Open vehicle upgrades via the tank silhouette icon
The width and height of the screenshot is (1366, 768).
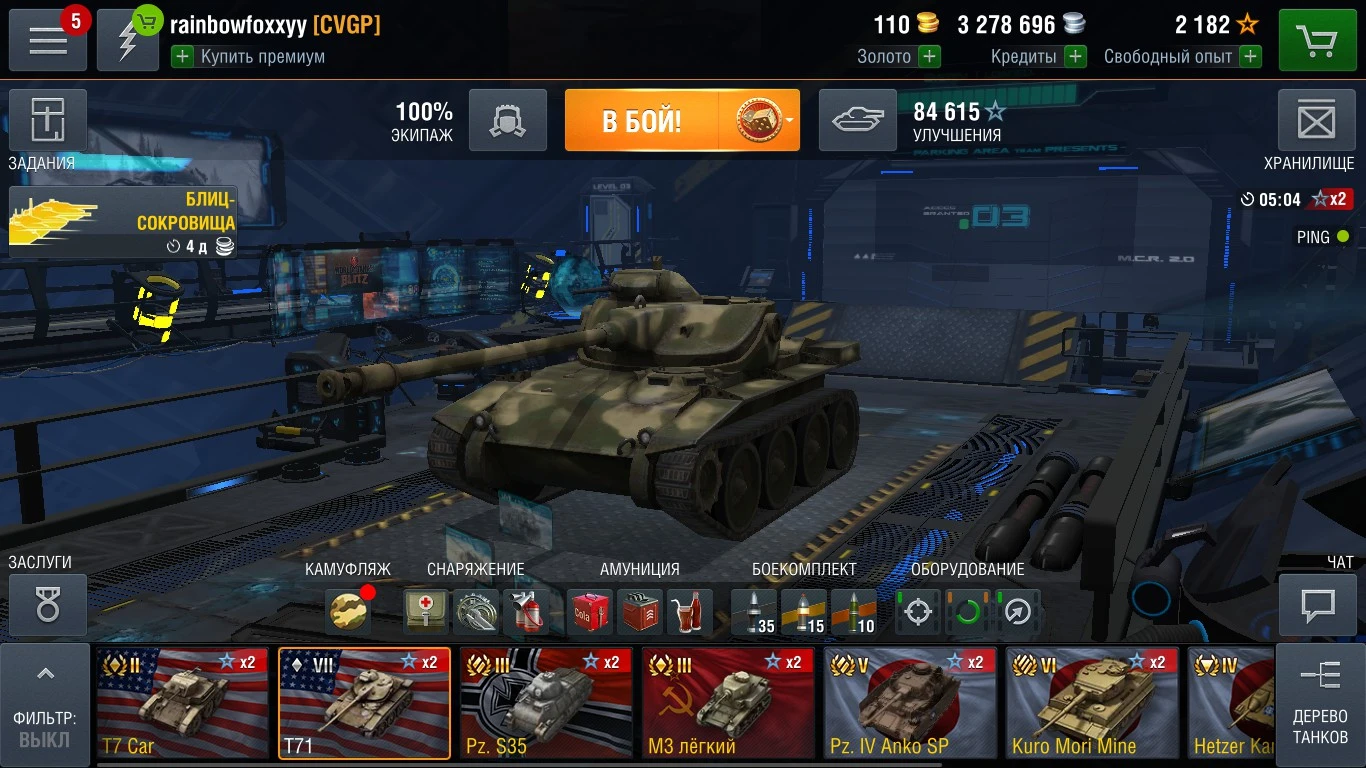pos(858,119)
